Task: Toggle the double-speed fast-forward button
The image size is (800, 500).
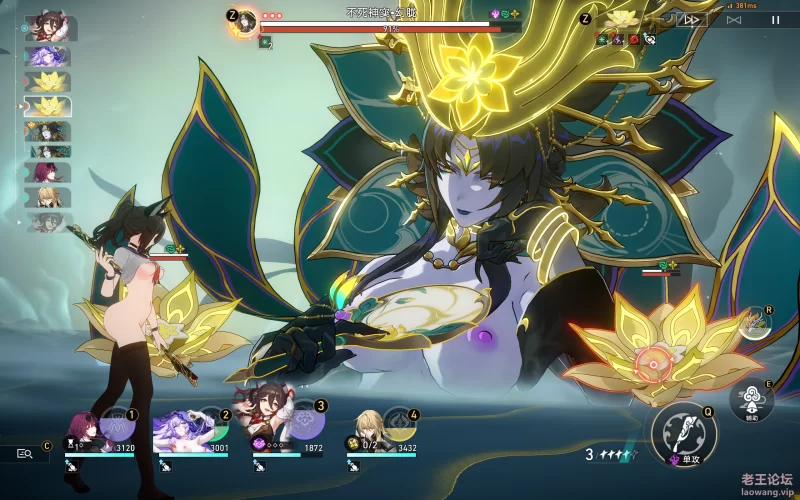Action: pos(692,19)
